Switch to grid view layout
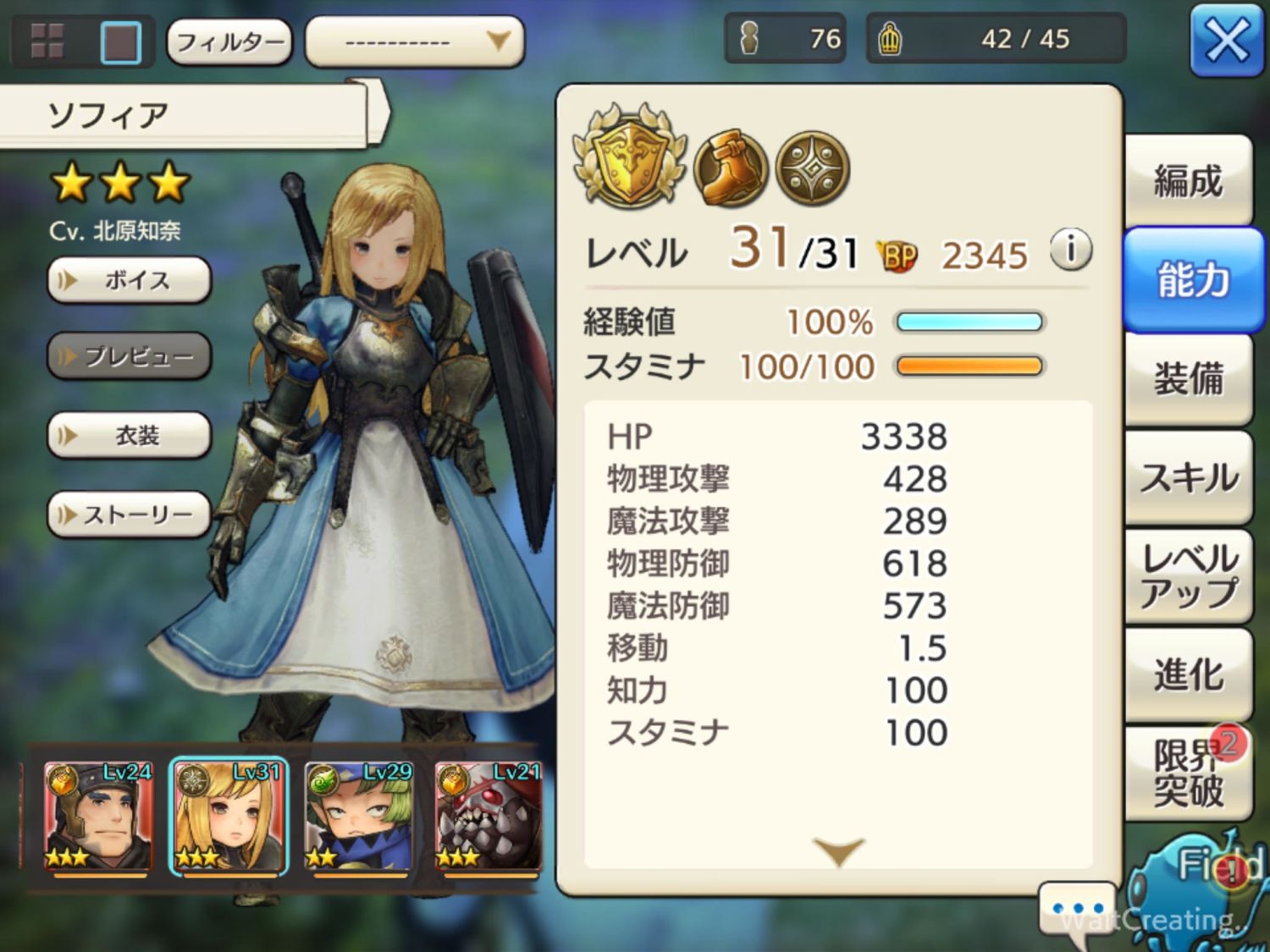The height and width of the screenshot is (952, 1270). 47,41
